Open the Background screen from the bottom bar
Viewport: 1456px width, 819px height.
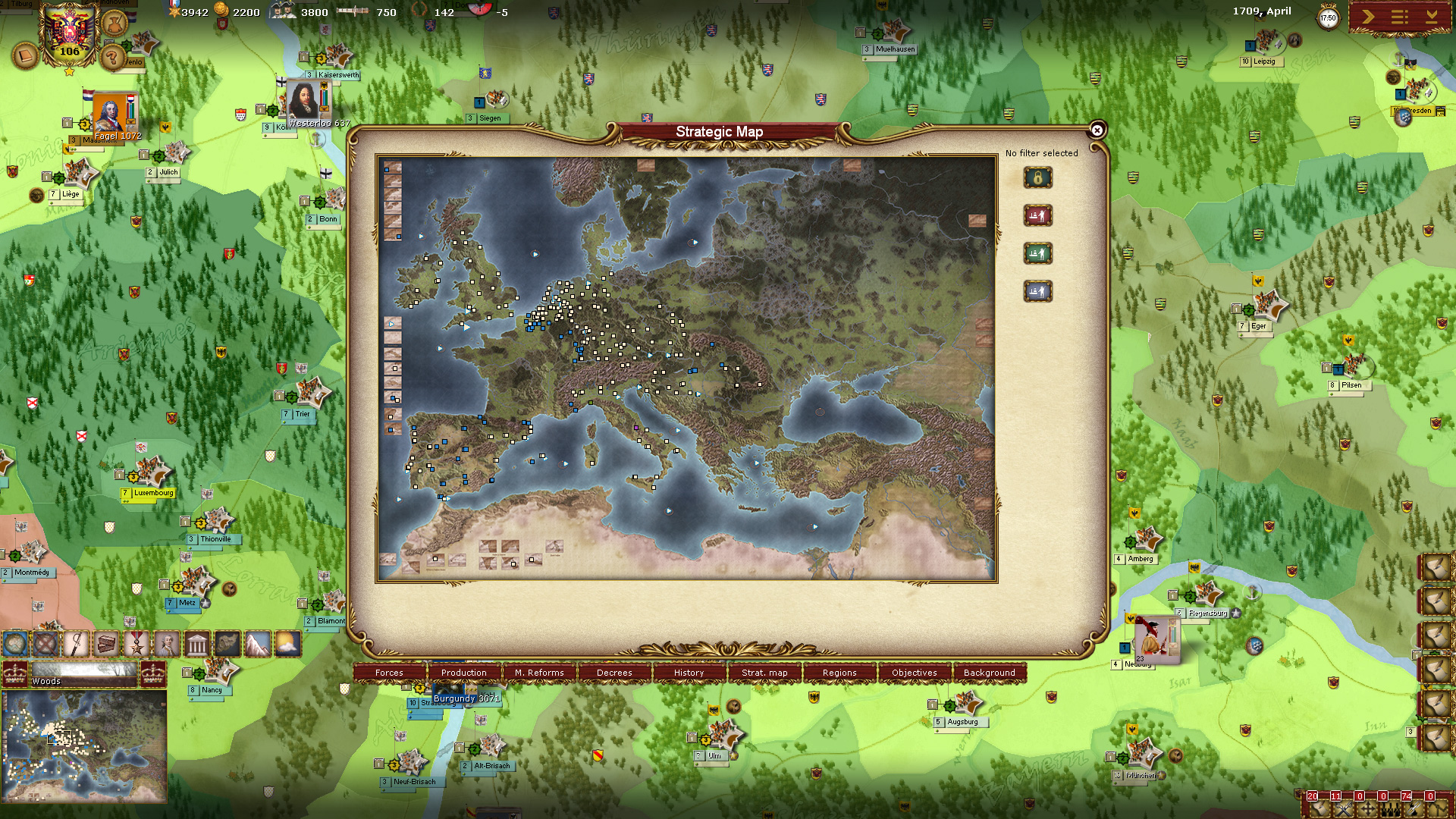point(988,673)
